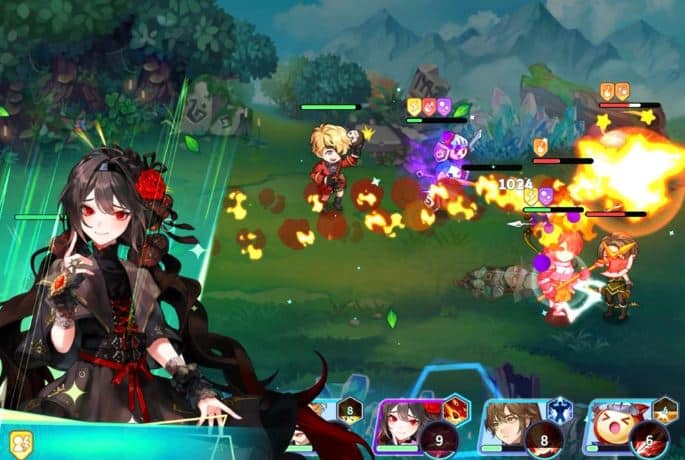This screenshot has height=460, width=685.
Task: Tap the yellow two-figure icon button
Action: coord(21,444)
